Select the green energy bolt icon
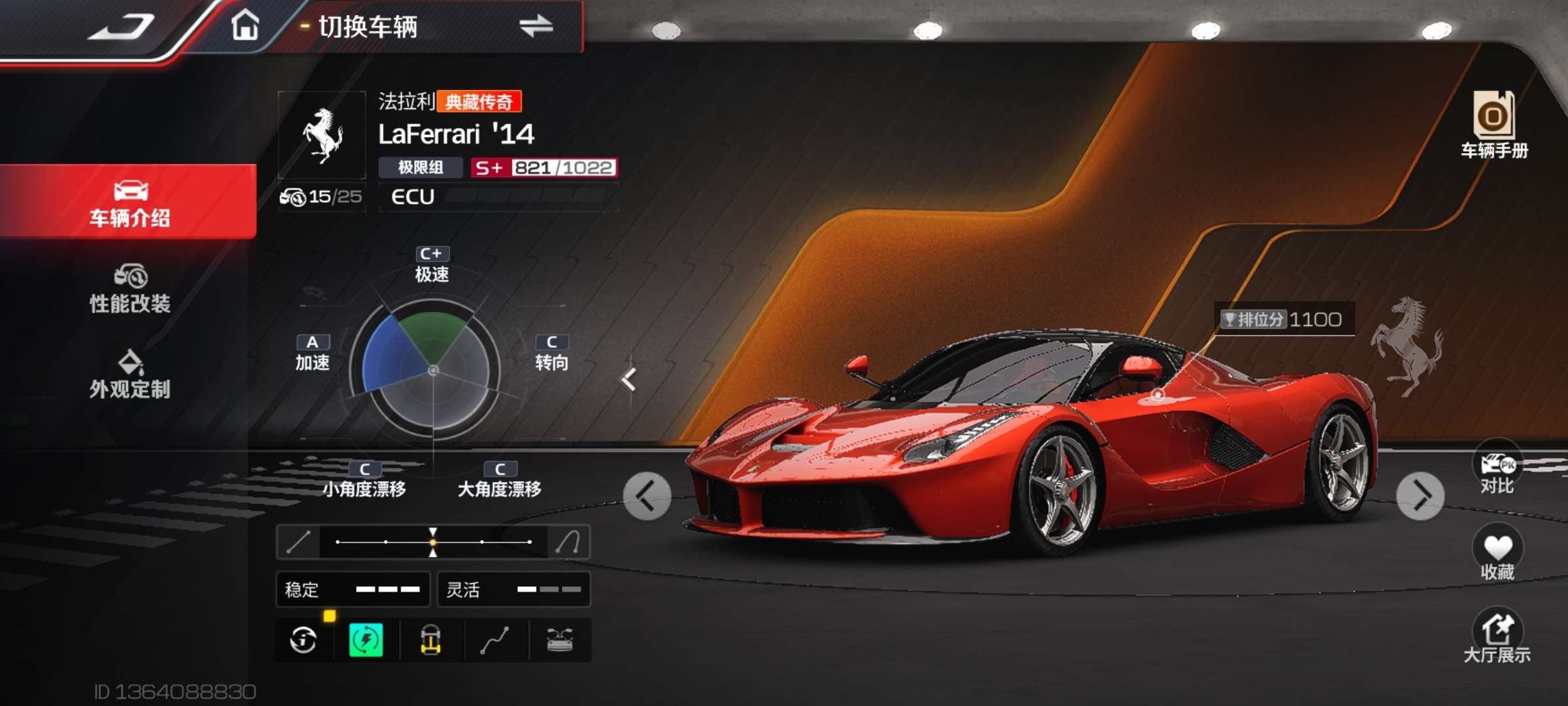Image resolution: width=1568 pixels, height=706 pixels. pos(367,640)
